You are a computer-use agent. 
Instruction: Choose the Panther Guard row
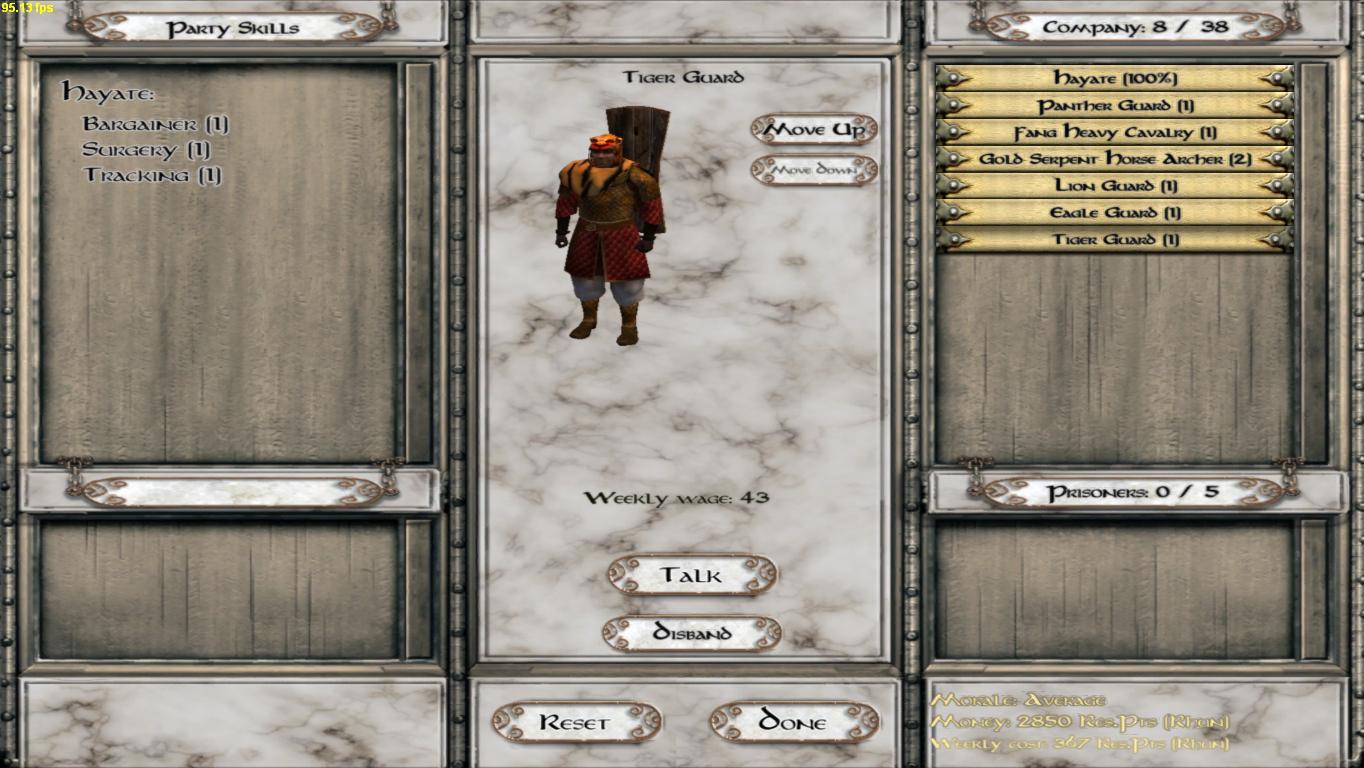[1114, 105]
